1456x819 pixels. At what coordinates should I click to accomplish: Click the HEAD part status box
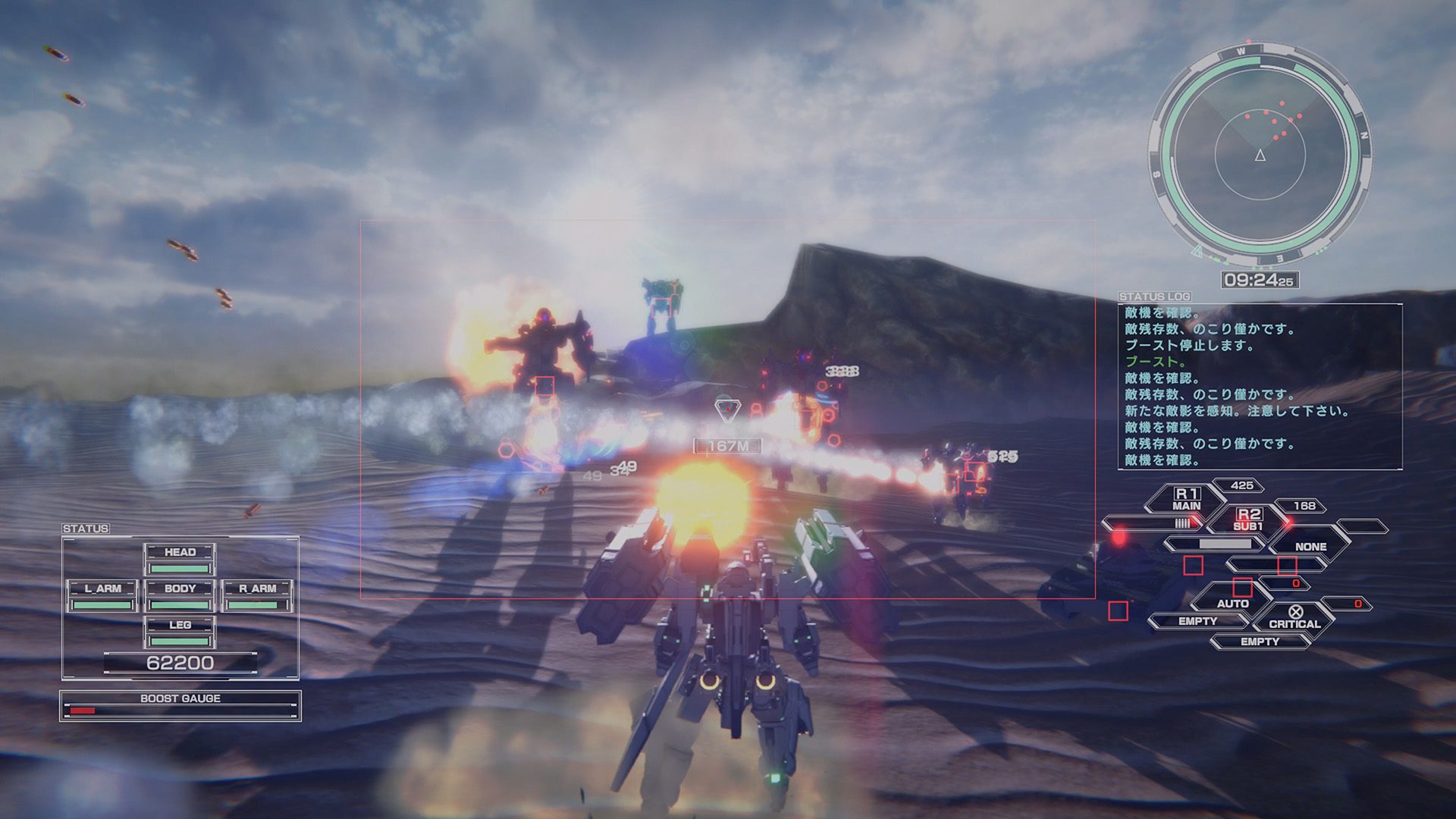point(180,559)
